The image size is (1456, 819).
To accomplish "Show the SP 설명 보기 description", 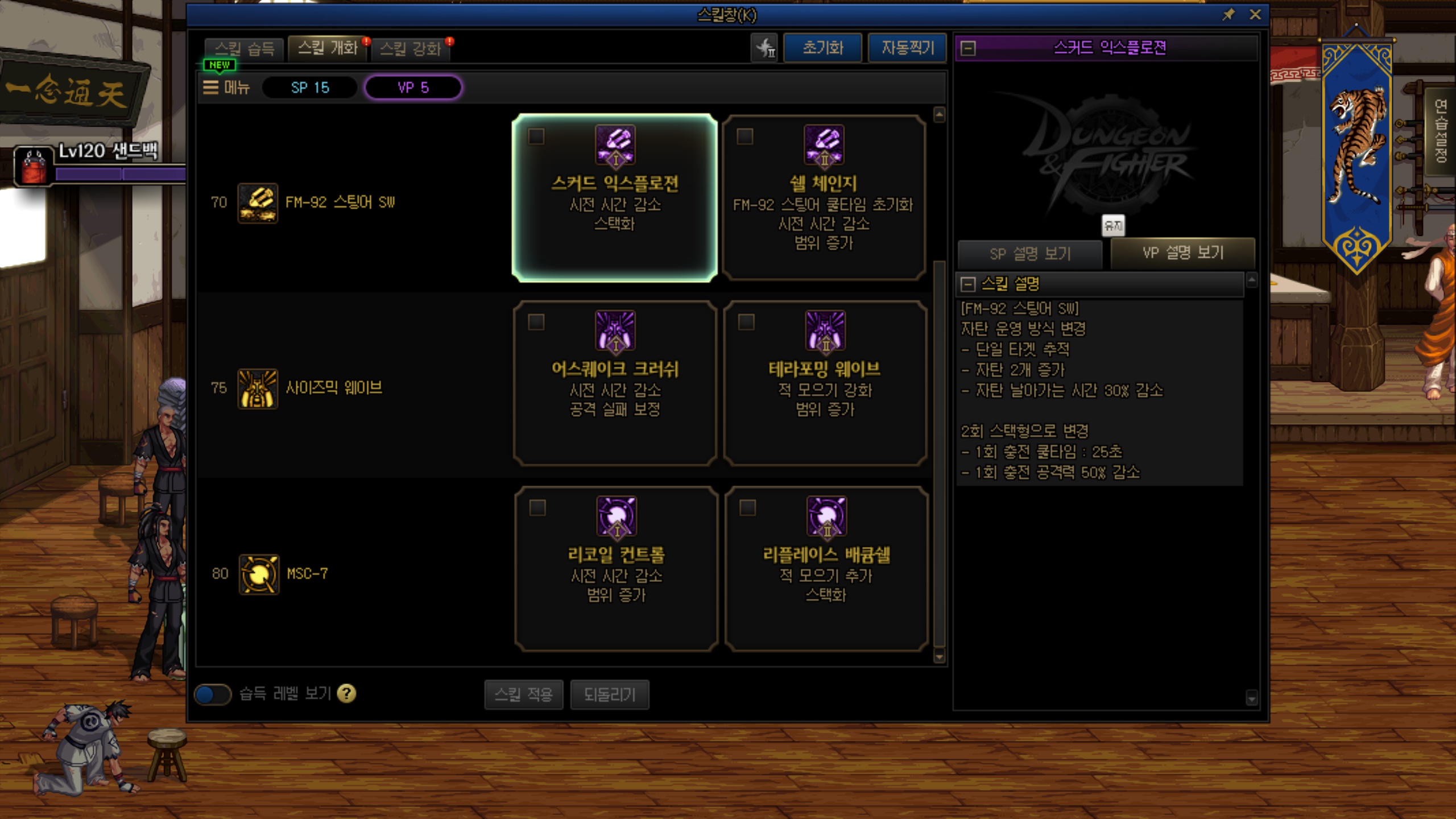I will pos(1029,254).
